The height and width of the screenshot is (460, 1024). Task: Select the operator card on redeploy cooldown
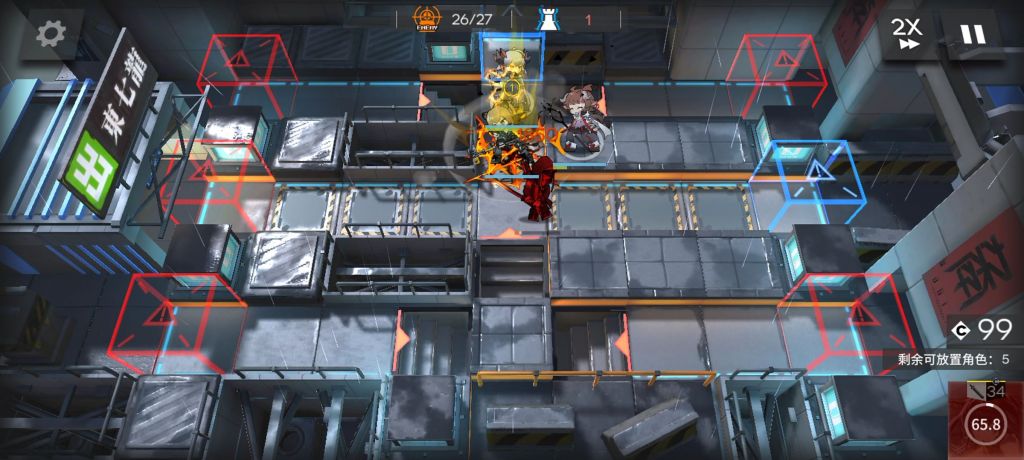click(985, 420)
